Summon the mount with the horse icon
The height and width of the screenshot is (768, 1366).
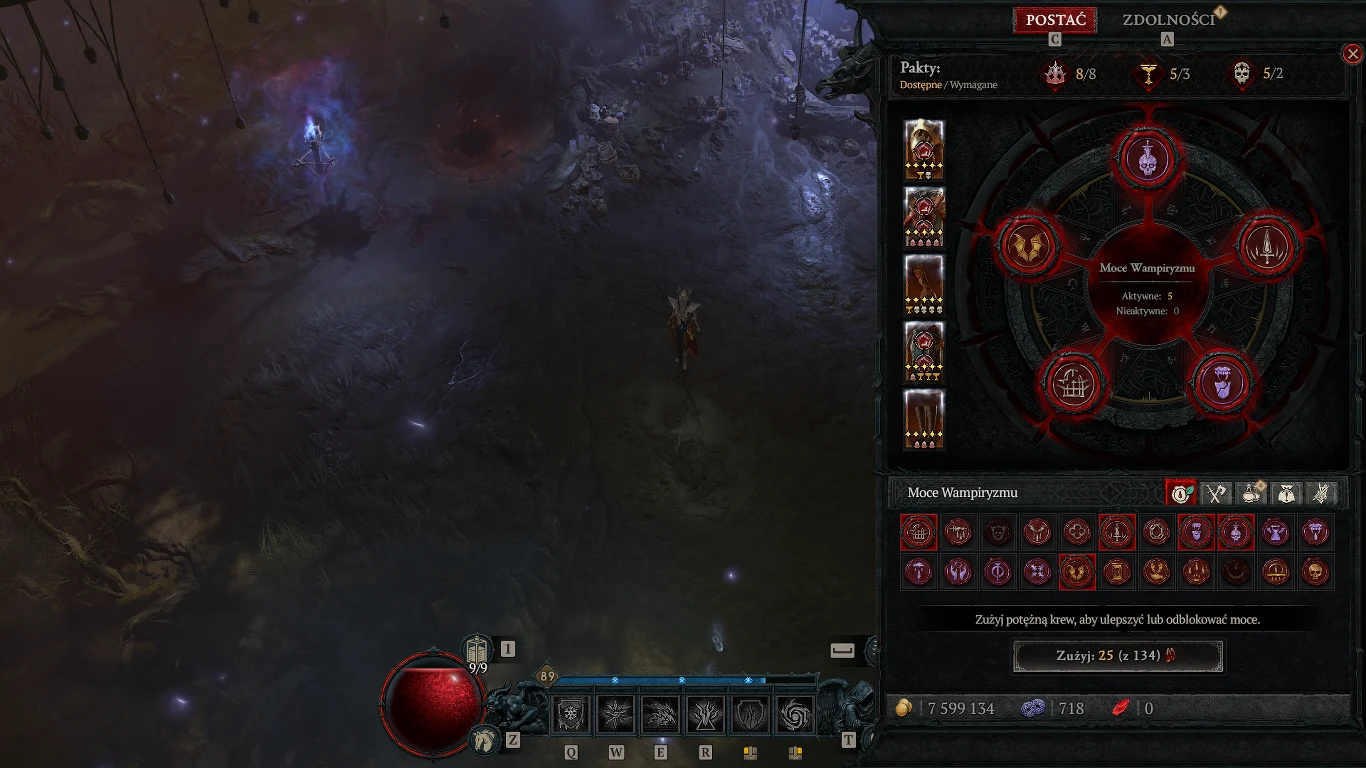click(485, 740)
